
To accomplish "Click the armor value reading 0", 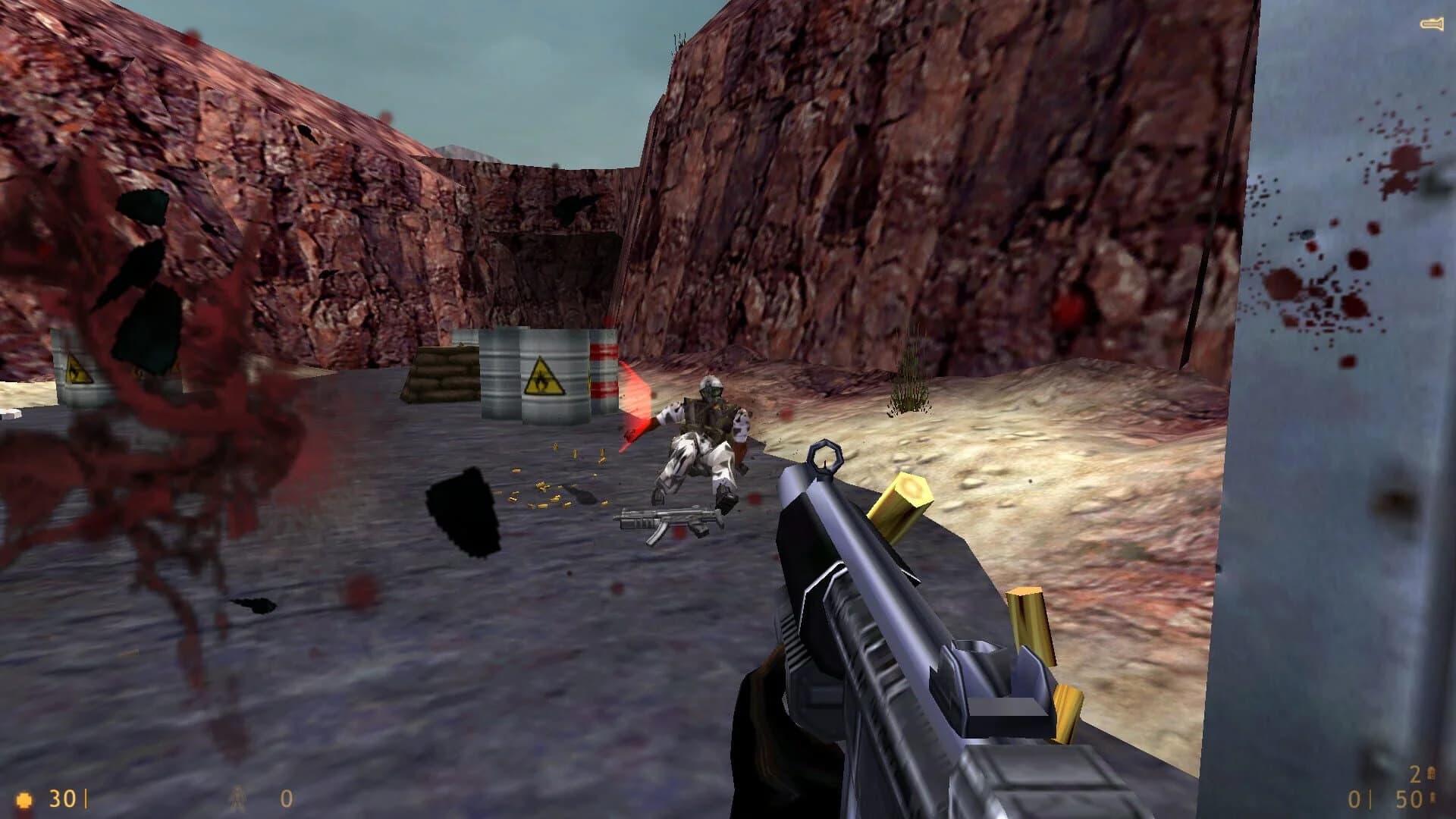I will (x=286, y=800).
